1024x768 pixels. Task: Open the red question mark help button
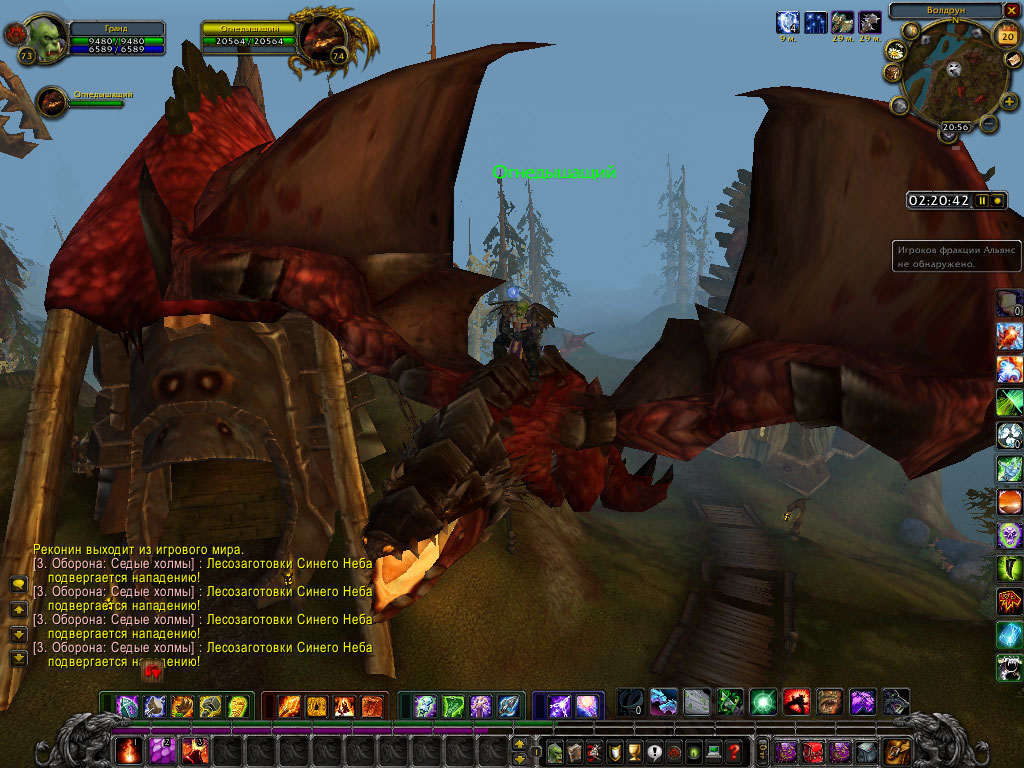[735, 751]
